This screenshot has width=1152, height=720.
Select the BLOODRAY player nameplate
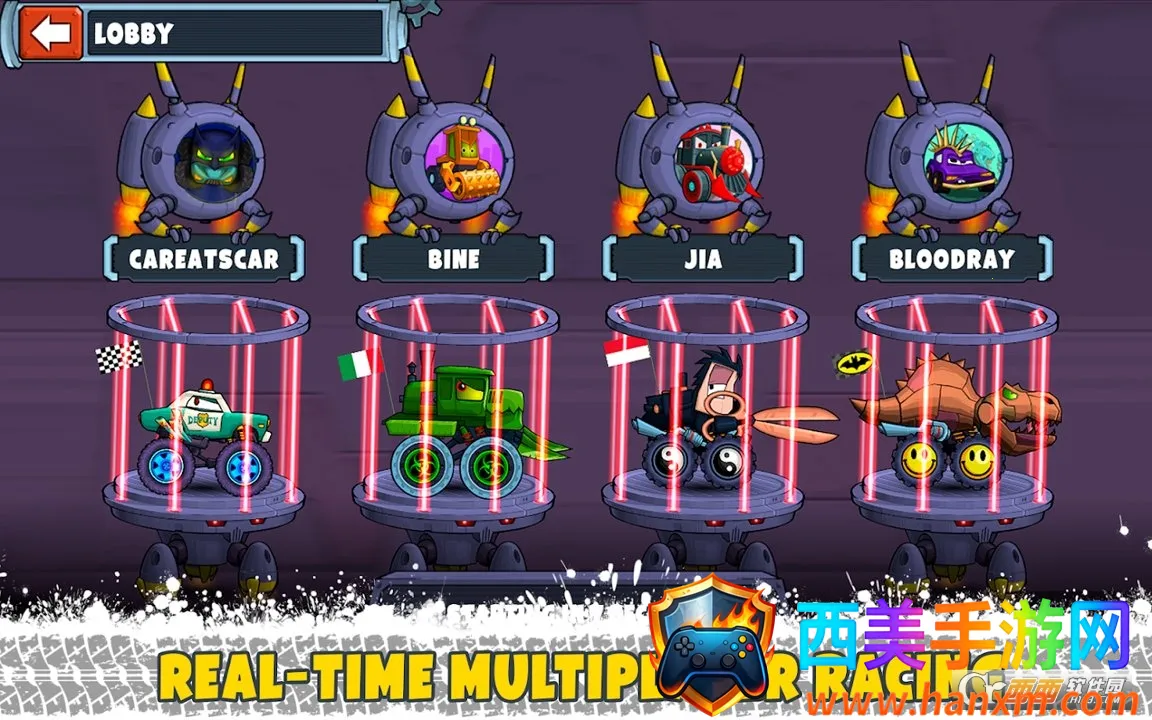pos(951,259)
